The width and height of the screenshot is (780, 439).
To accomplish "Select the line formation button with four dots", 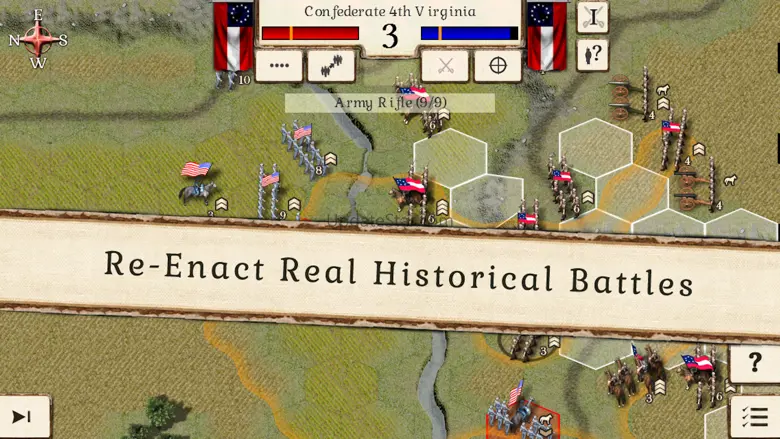I will (279, 66).
